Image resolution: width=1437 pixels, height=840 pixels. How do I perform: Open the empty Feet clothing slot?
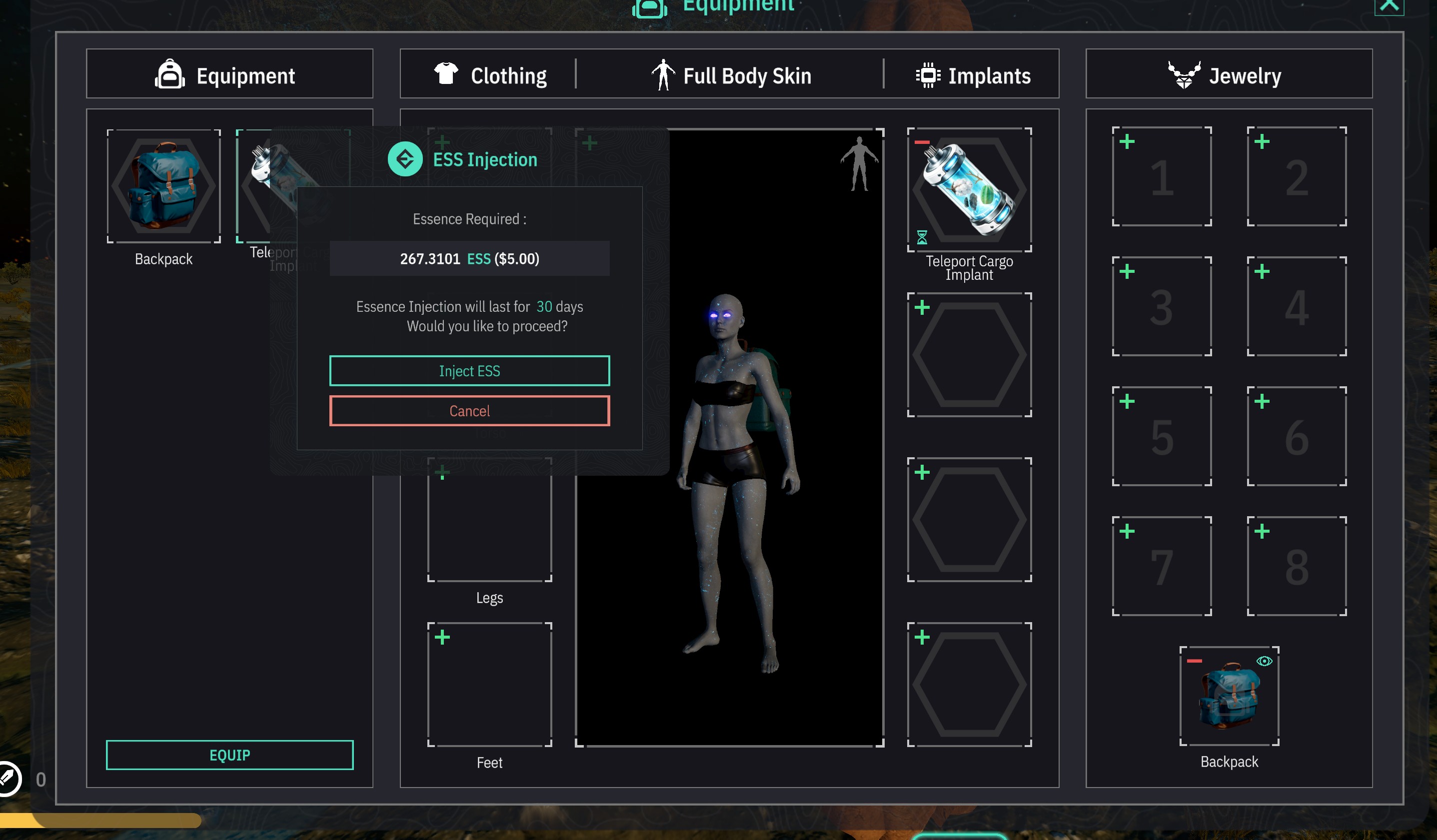pyautogui.click(x=490, y=685)
